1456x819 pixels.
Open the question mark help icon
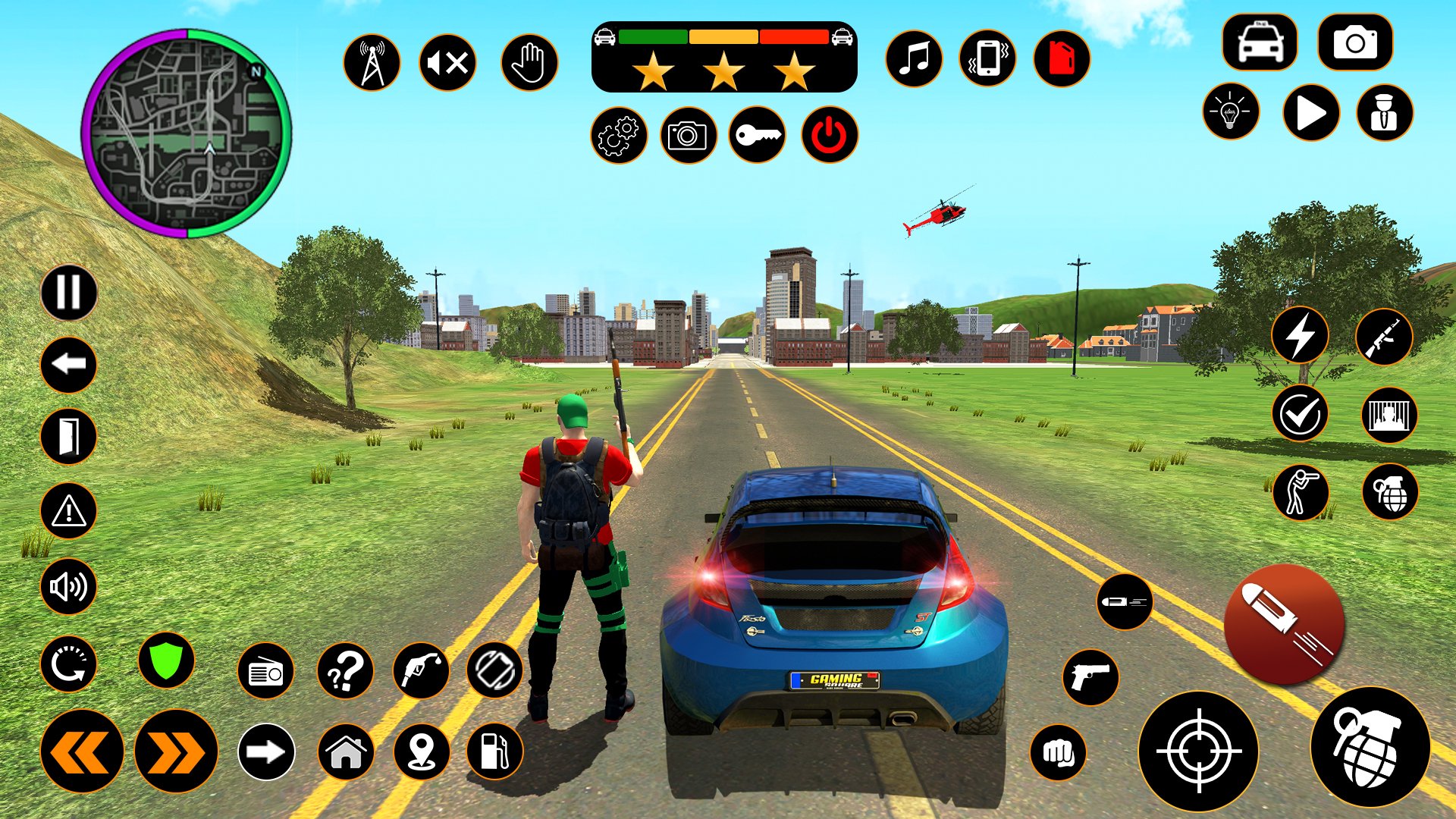pos(345,671)
